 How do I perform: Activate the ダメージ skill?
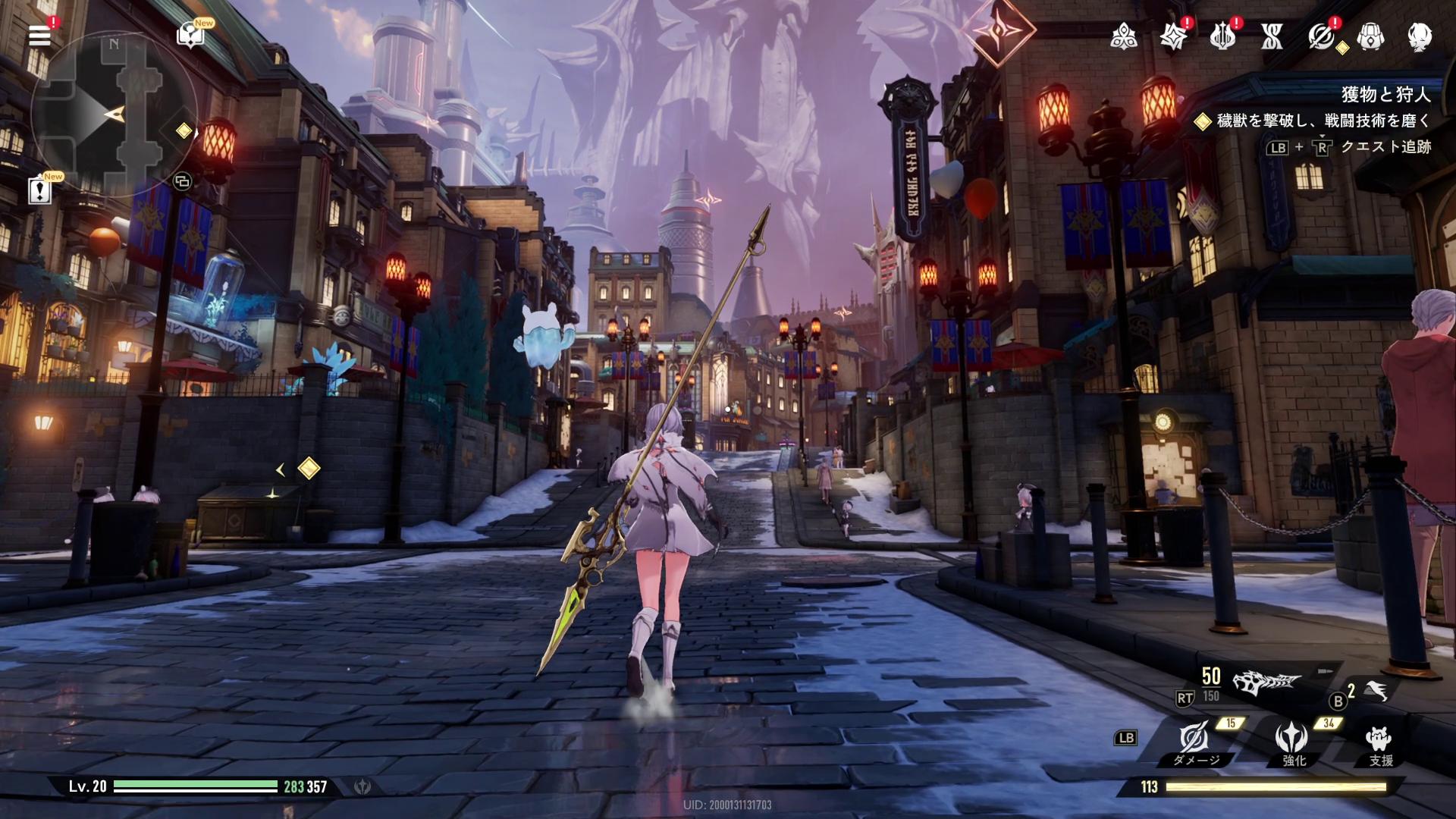(x=1194, y=739)
